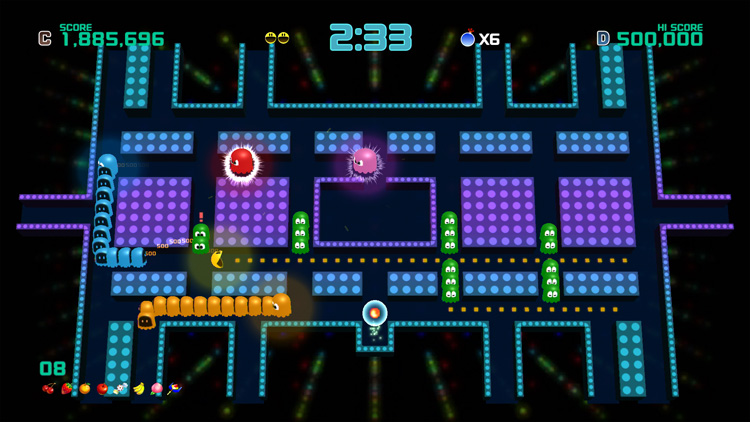Click the banana bunch icon
Viewport: 750px width, 422px height.
click(139, 388)
